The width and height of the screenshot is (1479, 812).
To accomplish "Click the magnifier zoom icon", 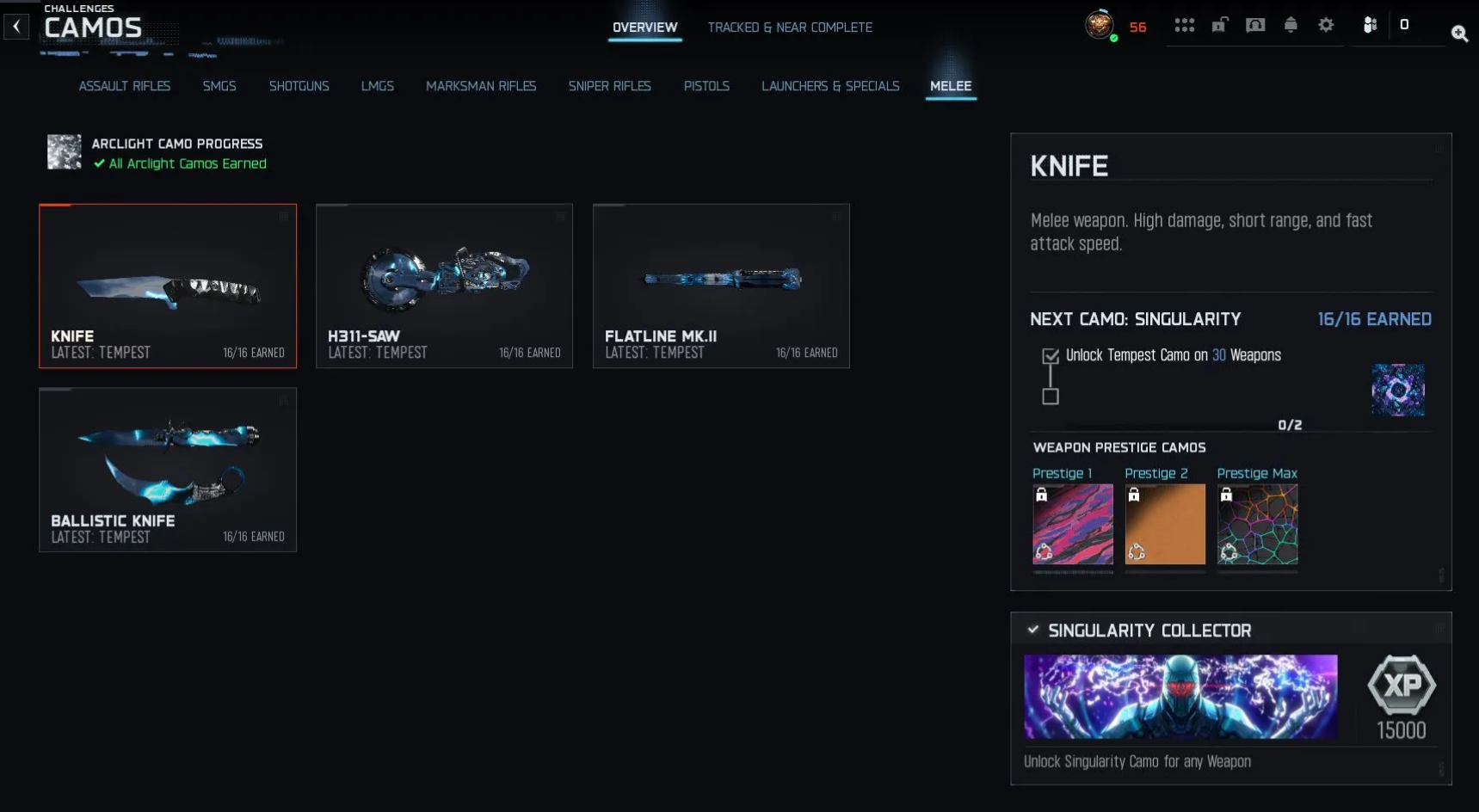I will (x=1460, y=34).
